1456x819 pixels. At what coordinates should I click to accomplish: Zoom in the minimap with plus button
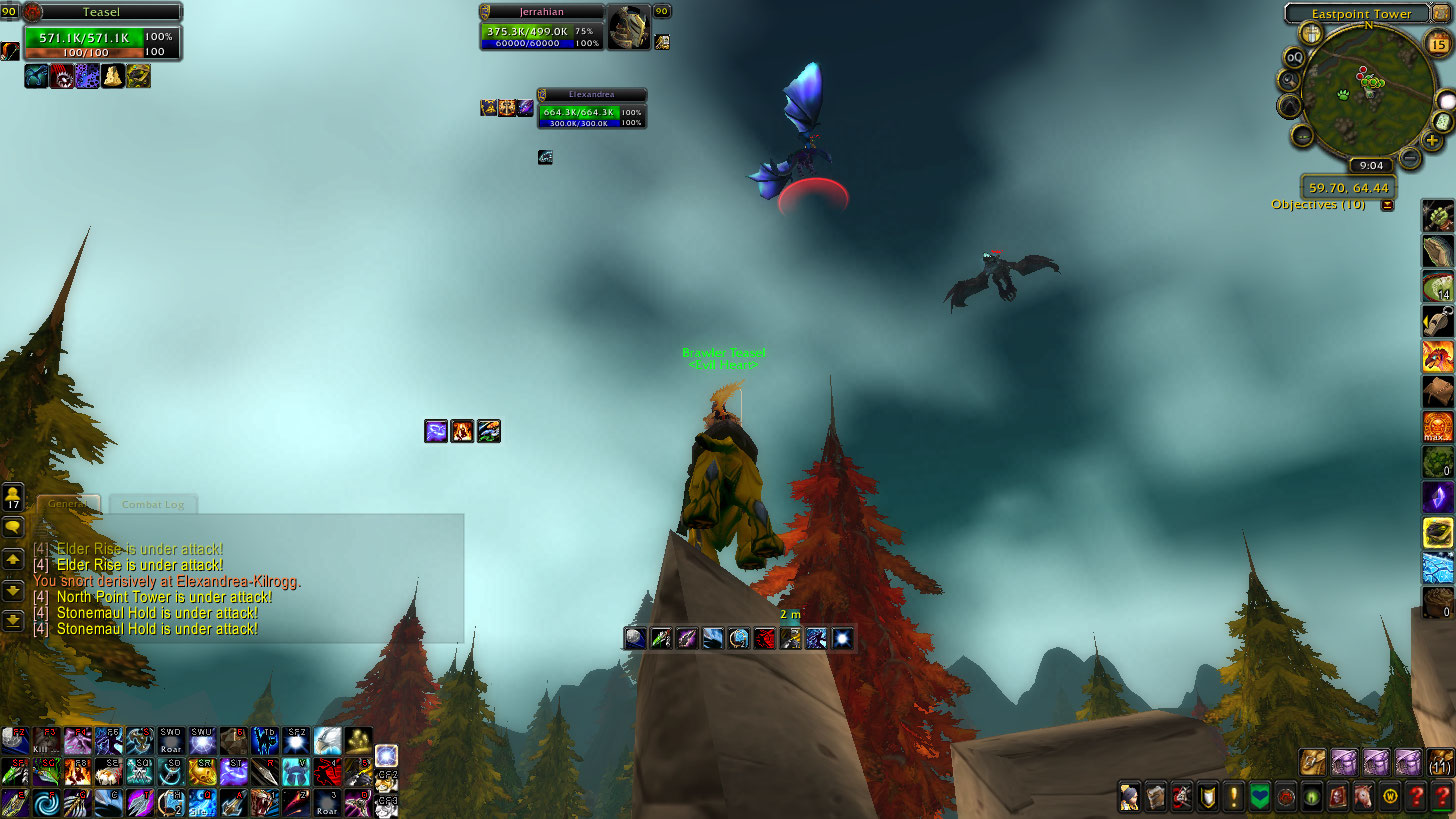tap(1432, 141)
